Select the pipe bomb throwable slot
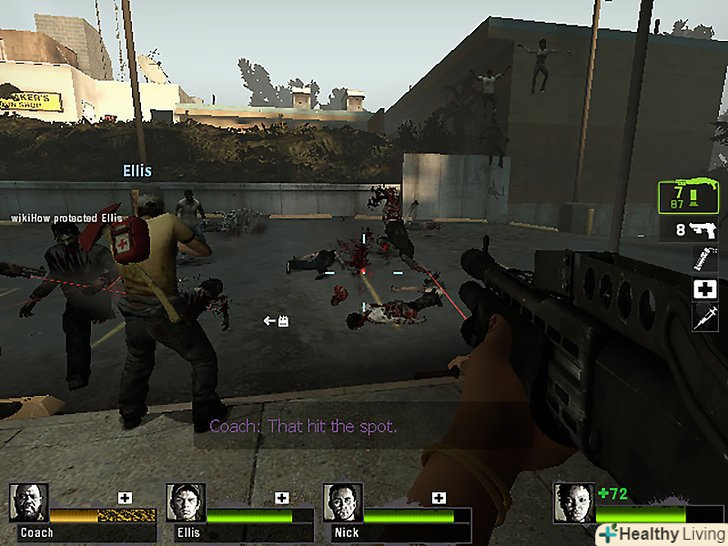Image resolution: width=728 pixels, height=546 pixels. pyautogui.click(x=703, y=260)
